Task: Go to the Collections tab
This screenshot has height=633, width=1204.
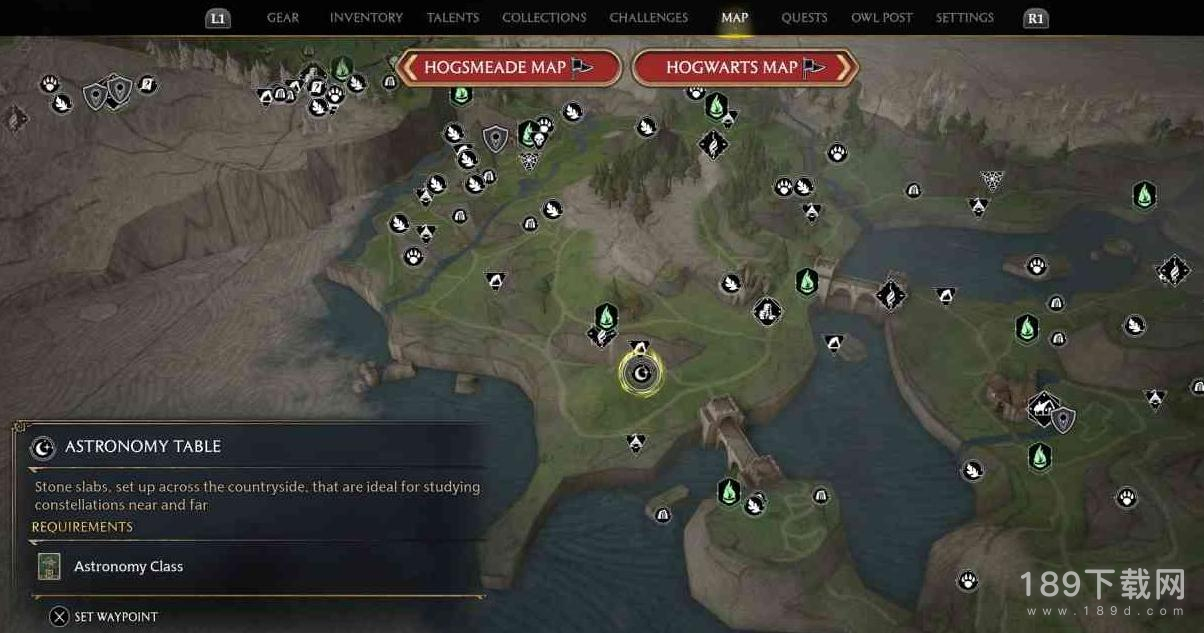Action: coord(544,18)
